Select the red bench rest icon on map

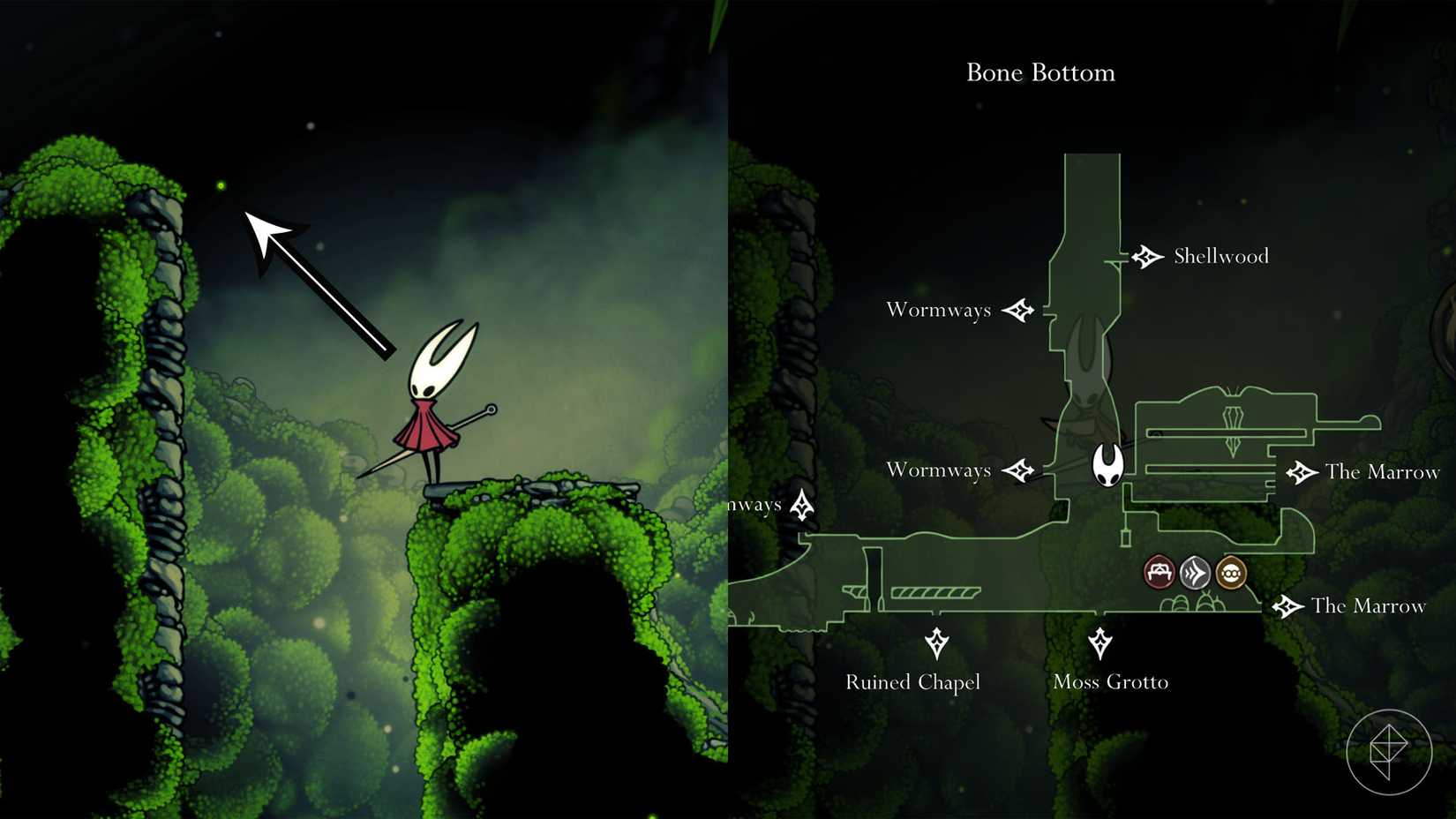pyautogui.click(x=1158, y=573)
